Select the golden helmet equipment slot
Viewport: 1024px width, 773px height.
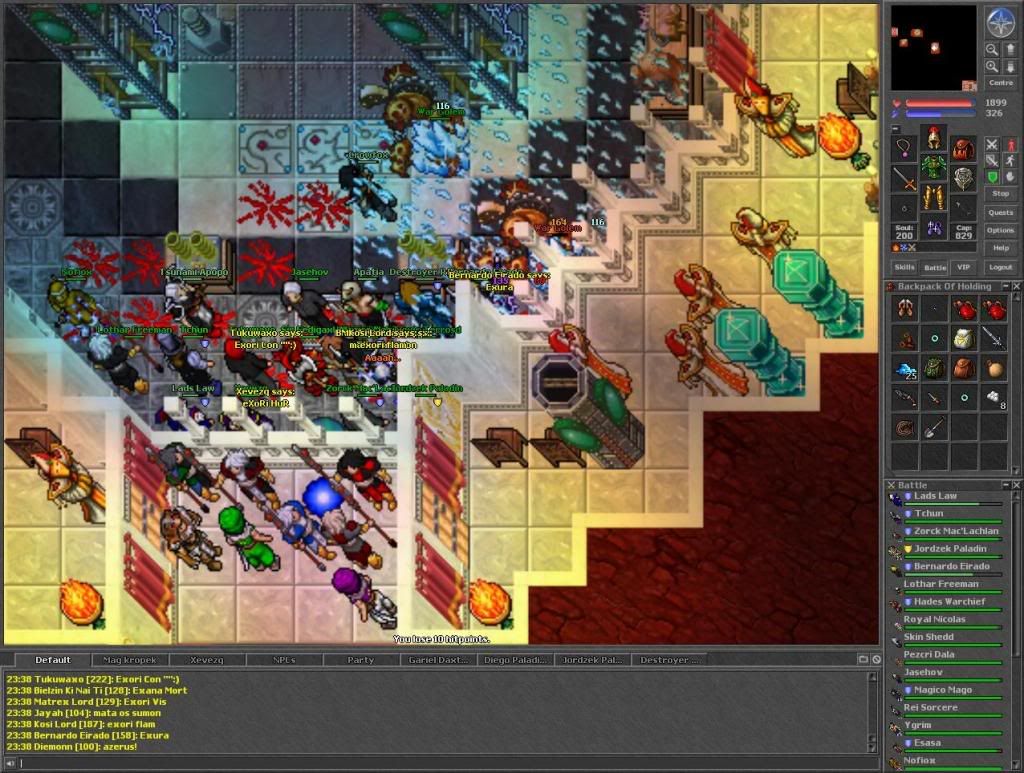pyautogui.click(x=934, y=138)
